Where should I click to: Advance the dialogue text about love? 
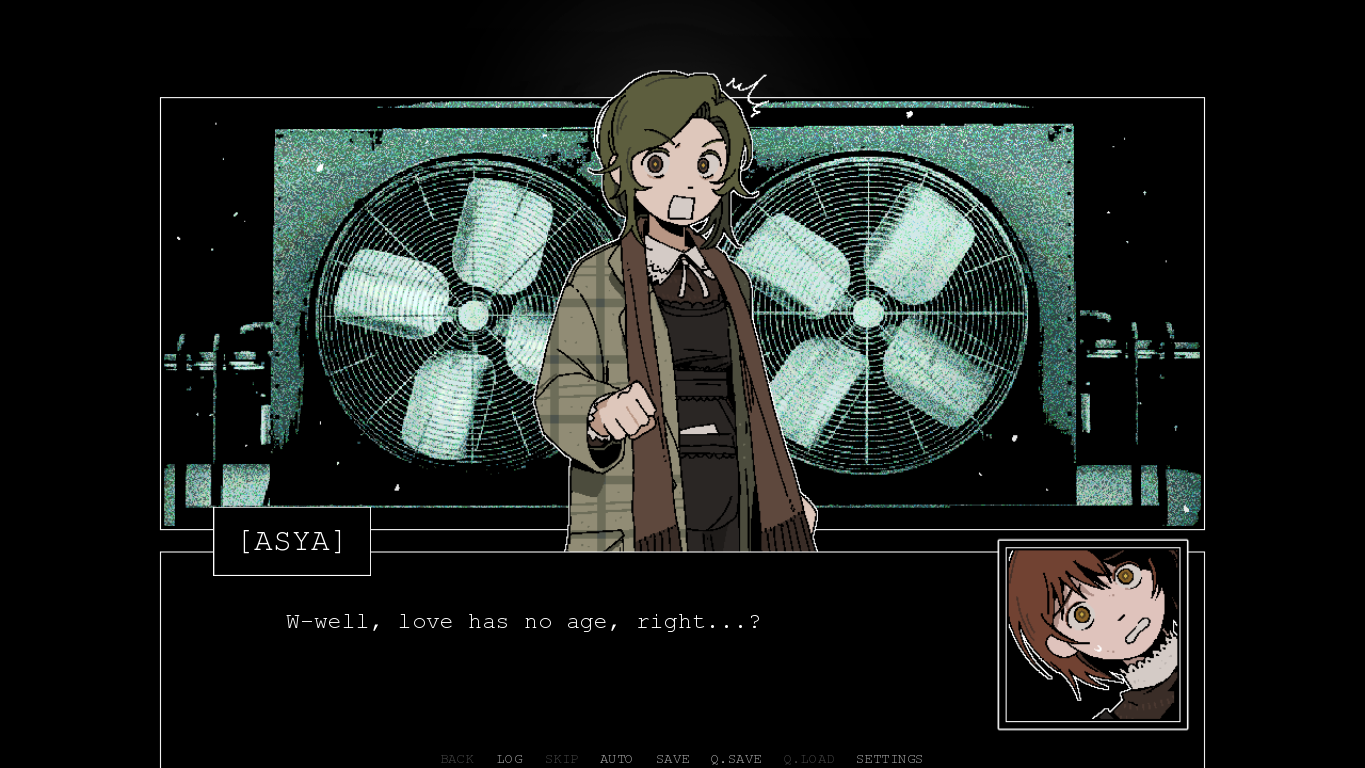pos(523,622)
